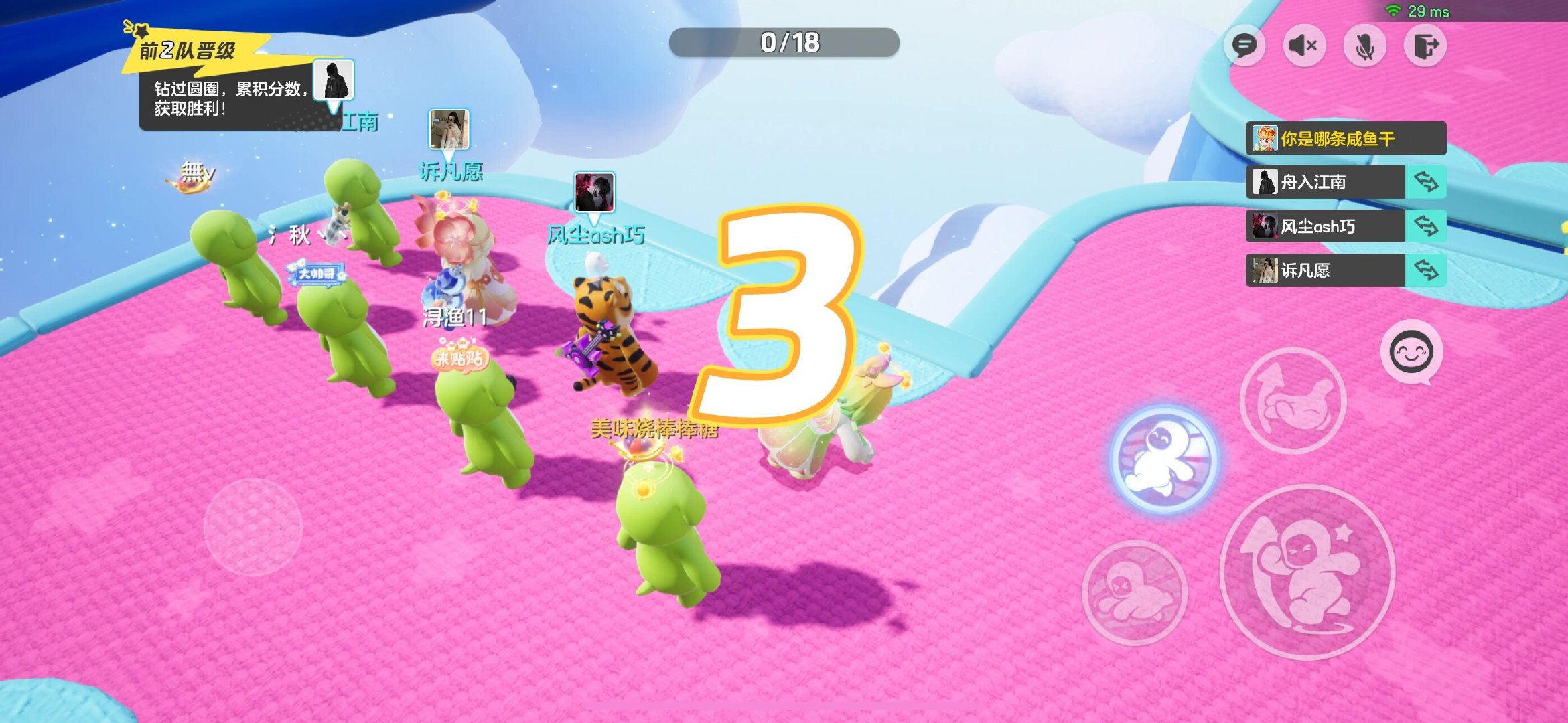This screenshot has width=1568, height=723.
Task: Toggle the microphone button
Action: pyautogui.click(x=1364, y=46)
